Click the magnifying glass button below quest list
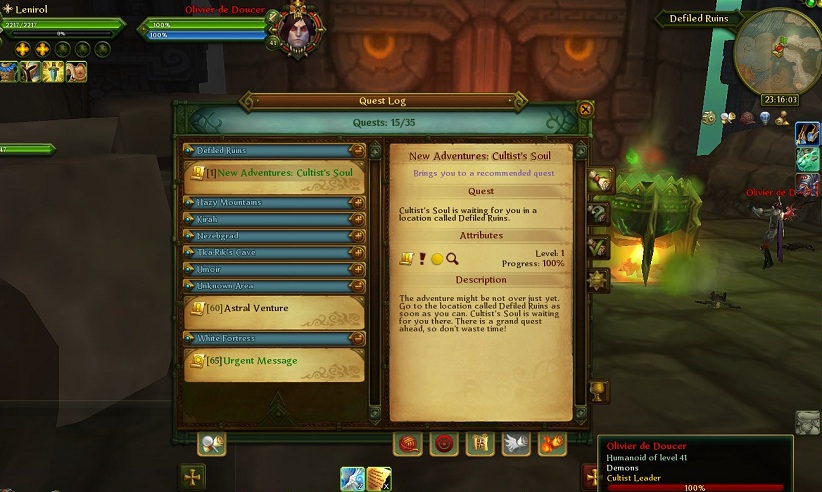This screenshot has height=492, width=822. pyautogui.click(x=211, y=444)
